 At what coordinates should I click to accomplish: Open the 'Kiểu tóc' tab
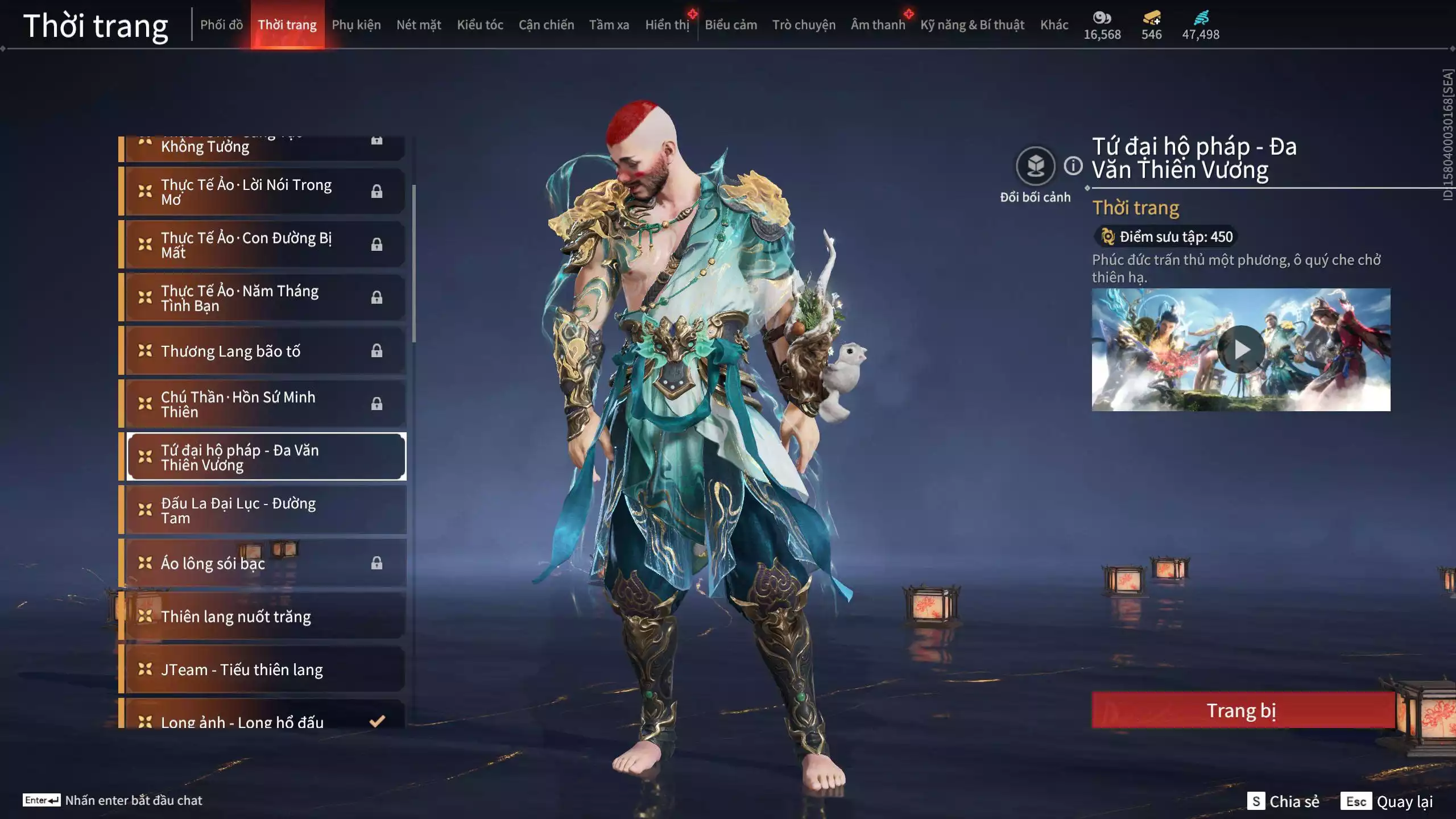480,24
